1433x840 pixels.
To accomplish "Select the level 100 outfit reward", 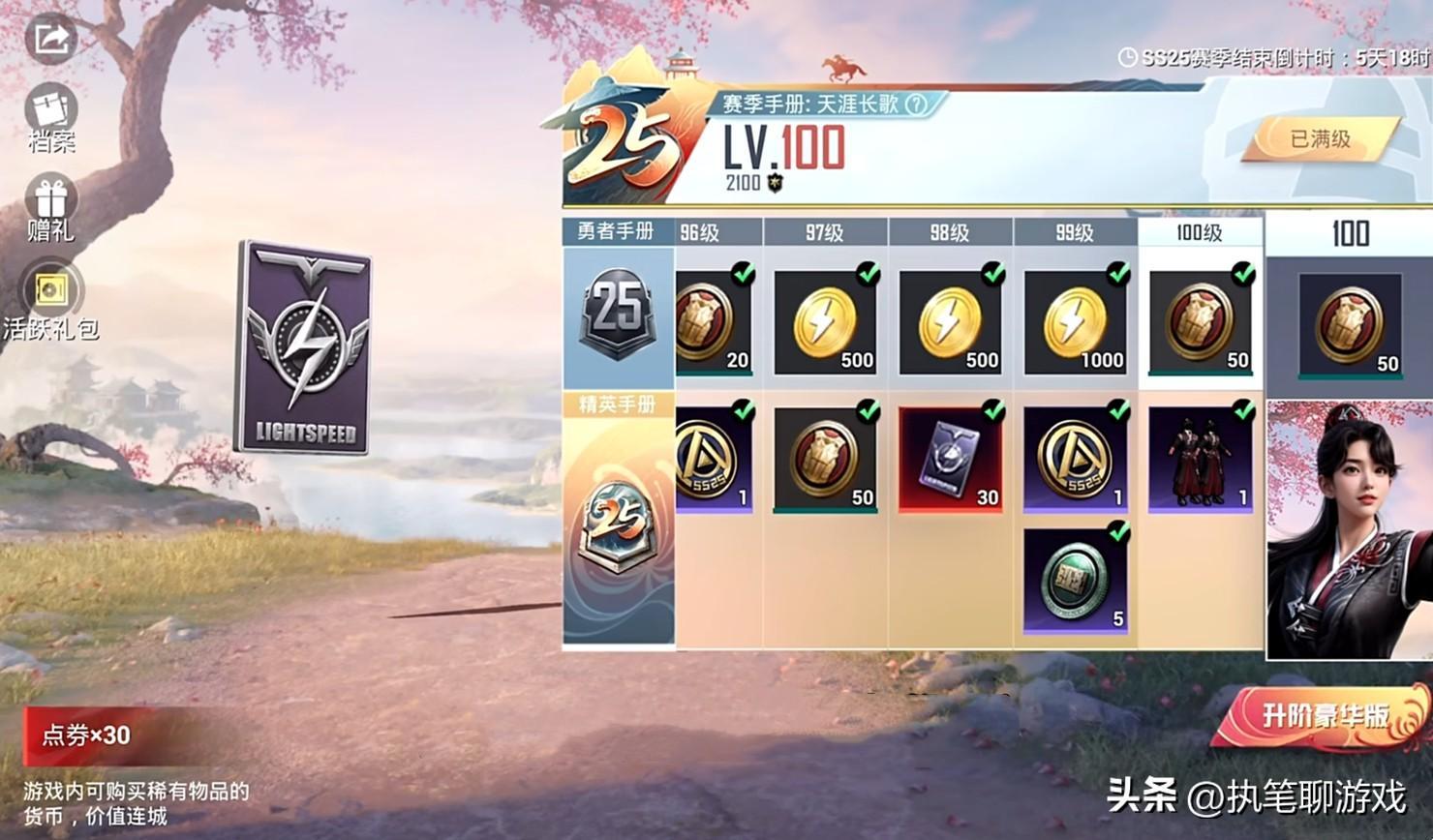I will tap(1200, 459).
